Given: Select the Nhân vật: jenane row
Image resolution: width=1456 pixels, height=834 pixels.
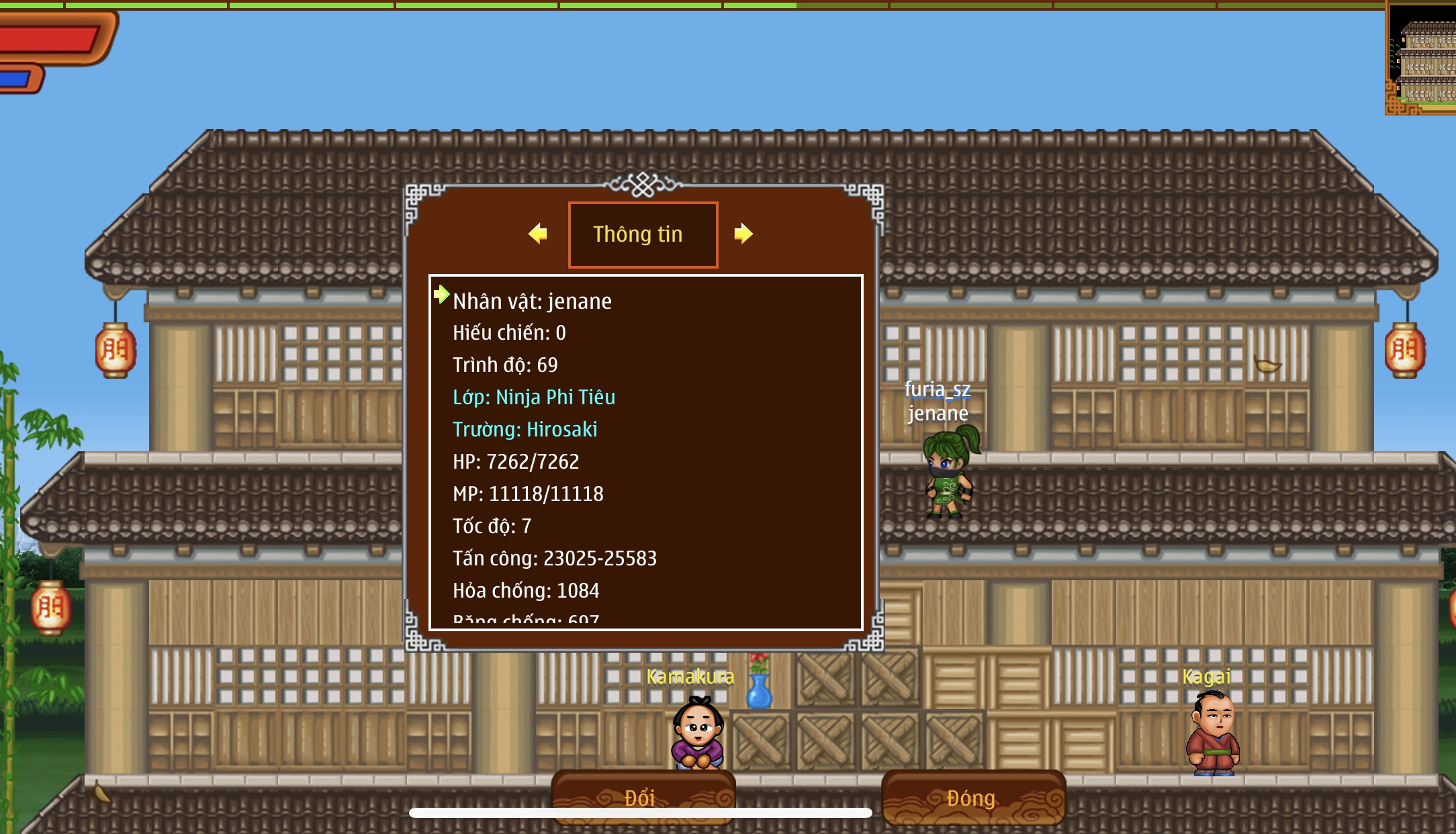Looking at the screenshot, I should click(532, 301).
